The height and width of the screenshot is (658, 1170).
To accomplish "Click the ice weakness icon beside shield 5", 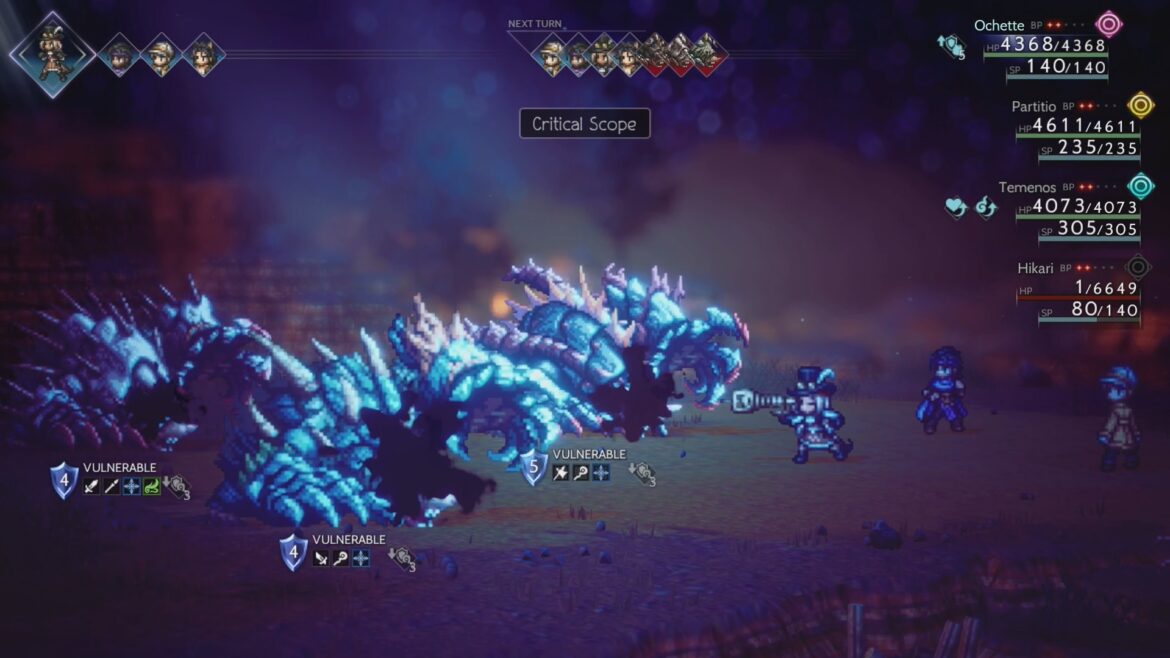I will 601,473.
